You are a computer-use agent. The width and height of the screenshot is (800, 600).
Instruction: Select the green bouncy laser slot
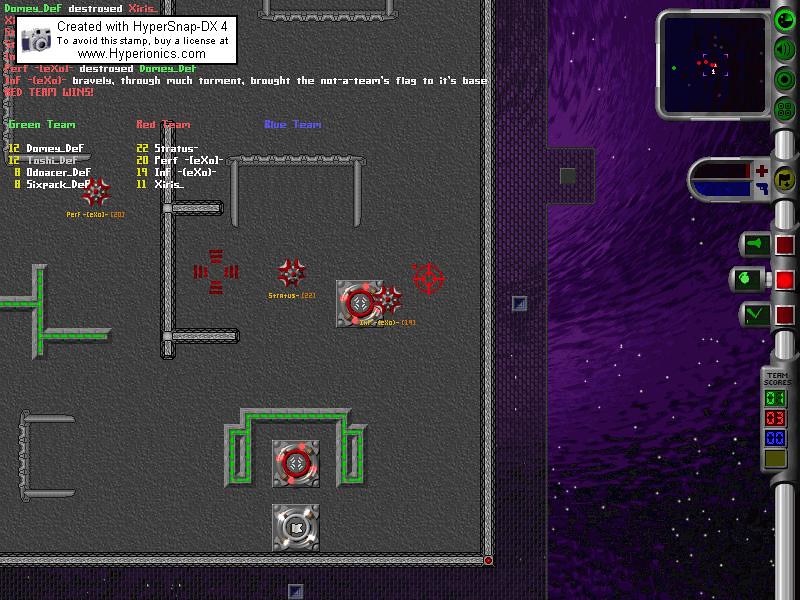754,314
